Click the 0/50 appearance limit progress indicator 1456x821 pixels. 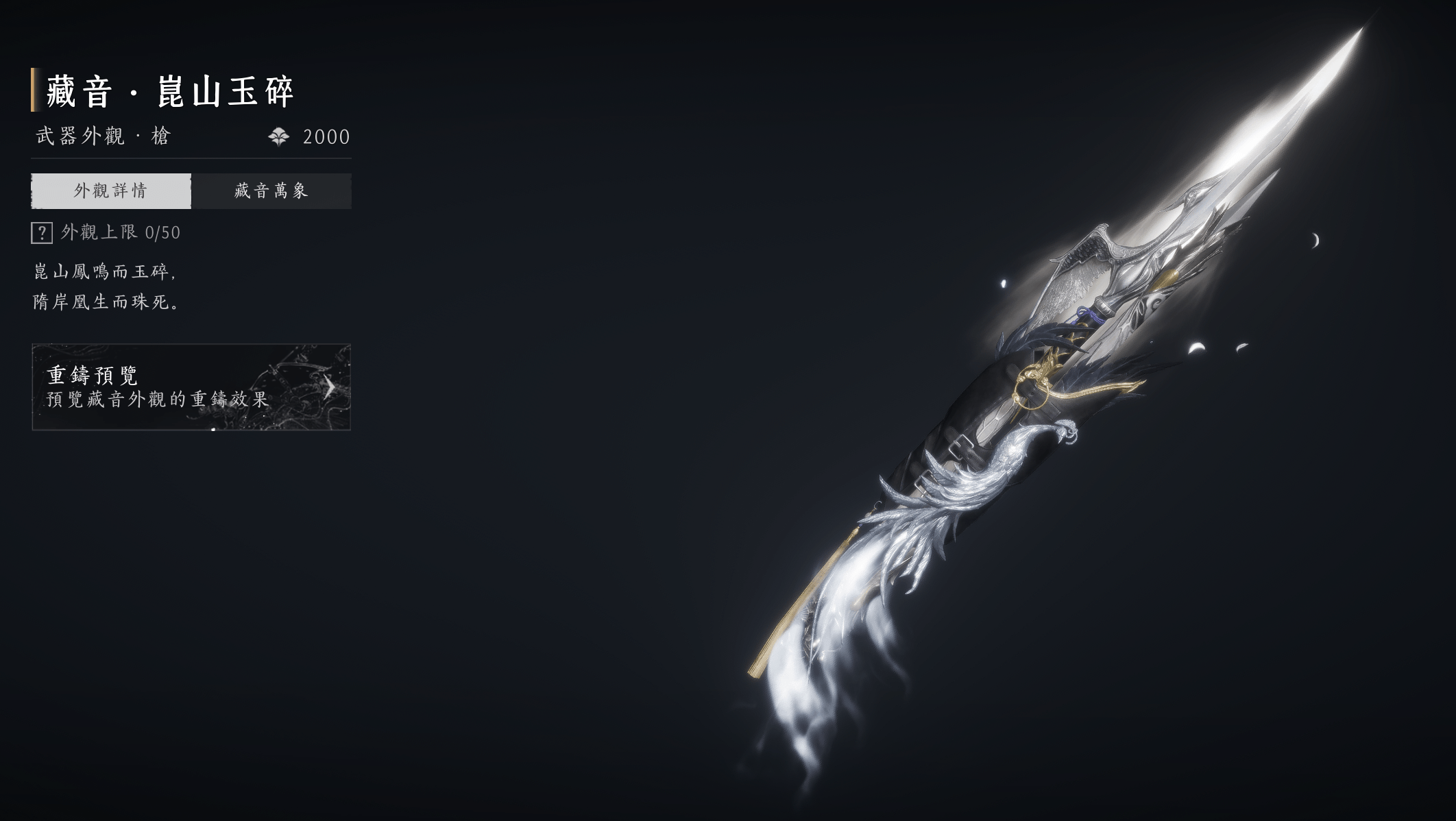pos(156,234)
